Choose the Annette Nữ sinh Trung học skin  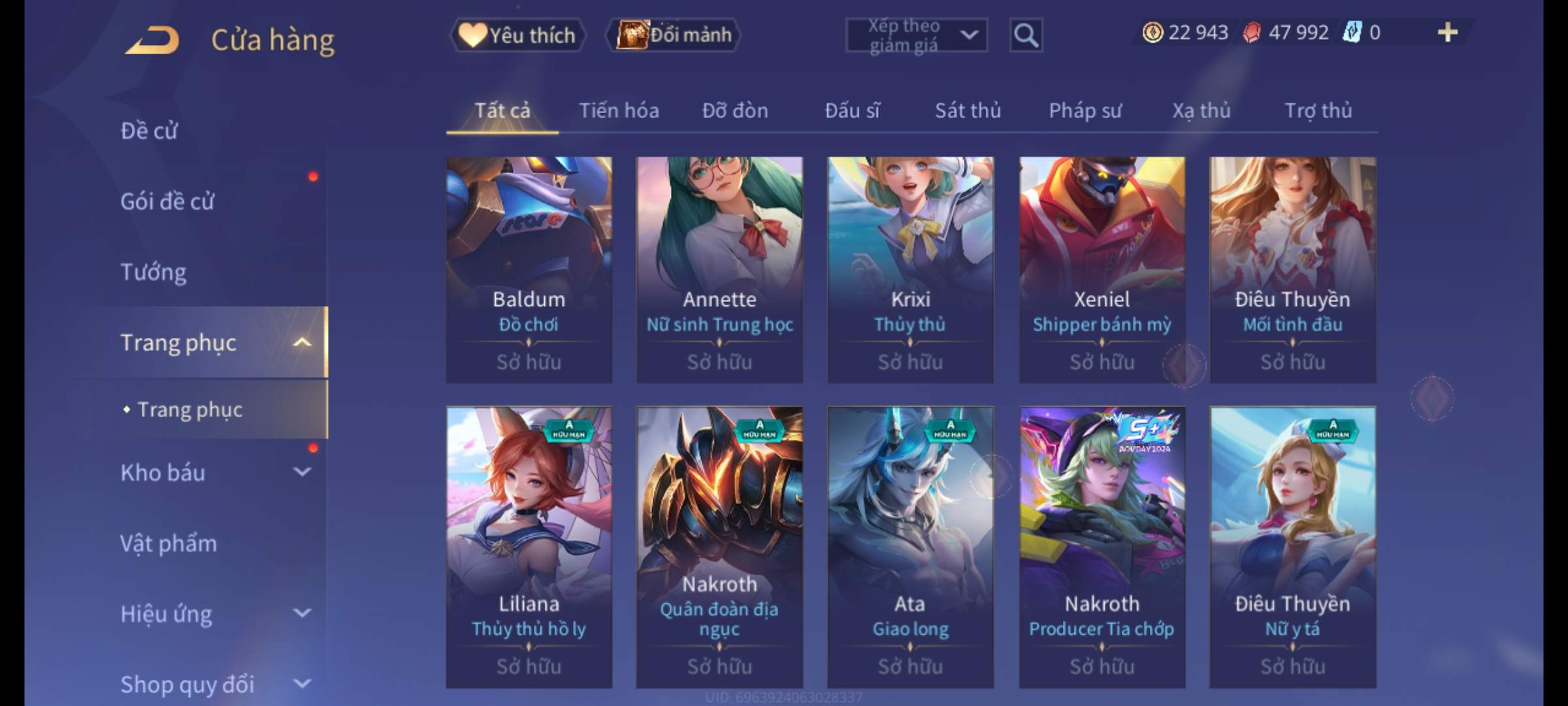[719, 269]
